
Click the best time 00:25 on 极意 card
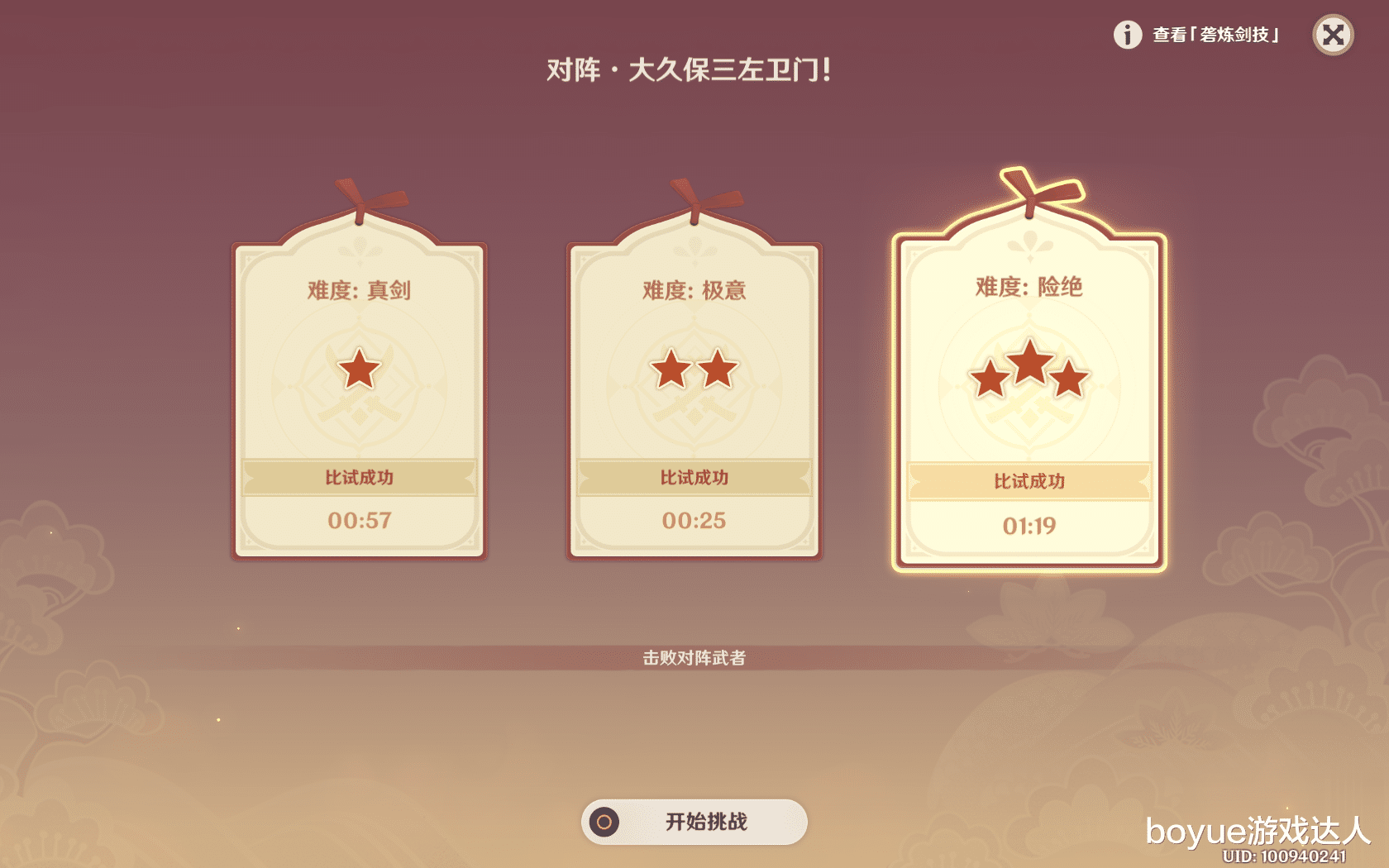694,520
